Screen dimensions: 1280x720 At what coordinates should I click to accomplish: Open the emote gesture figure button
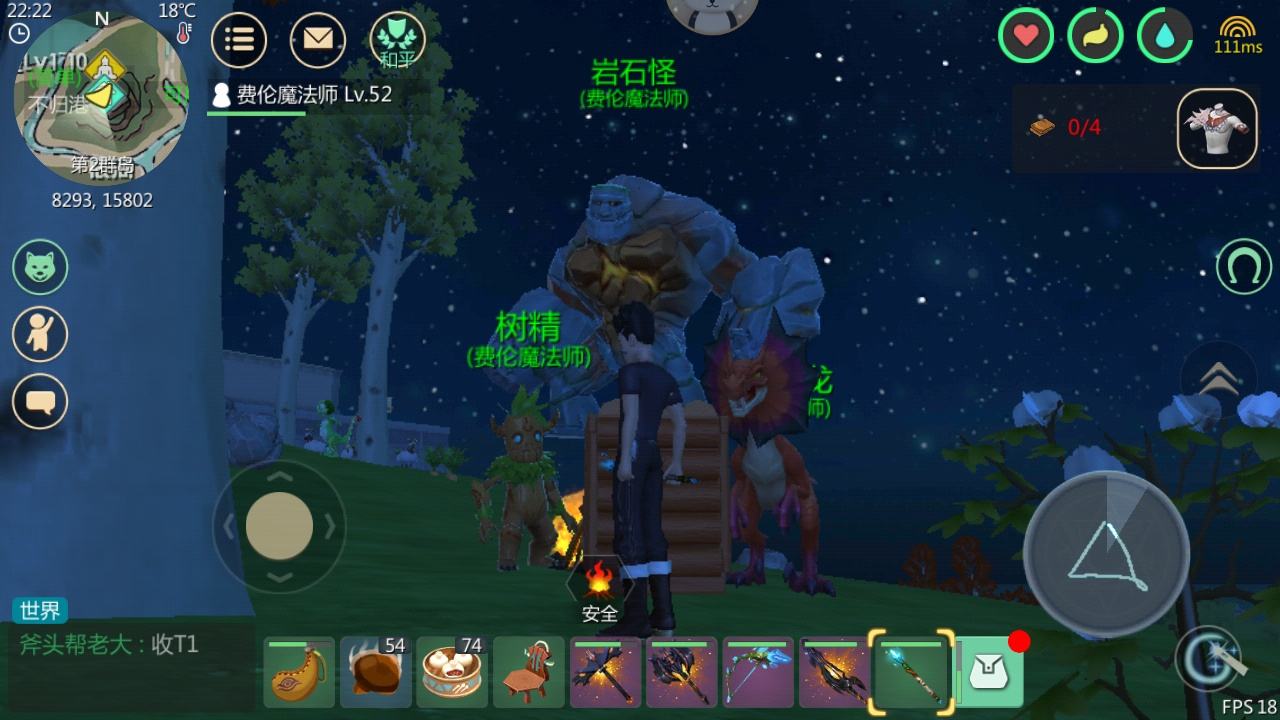[x=40, y=334]
